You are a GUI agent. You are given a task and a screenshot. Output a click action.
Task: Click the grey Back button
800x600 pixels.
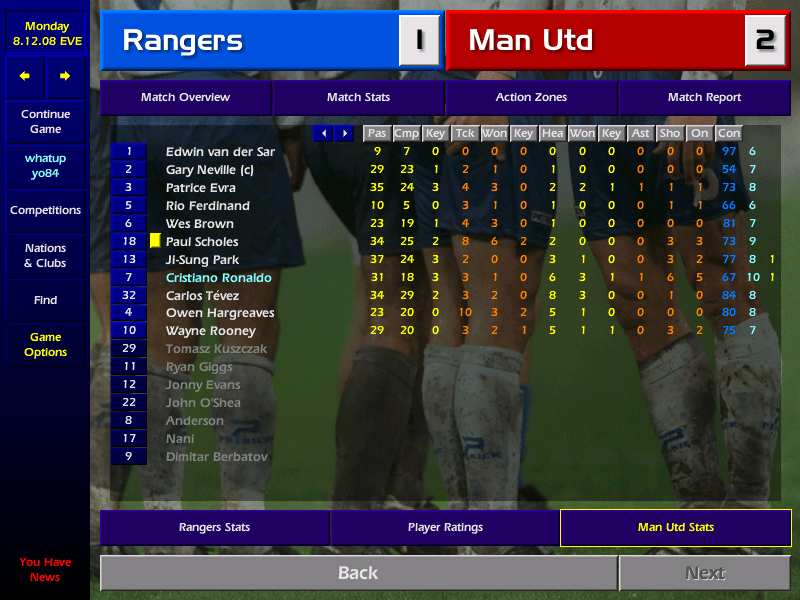pyautogui.click(x=358, y=573)
